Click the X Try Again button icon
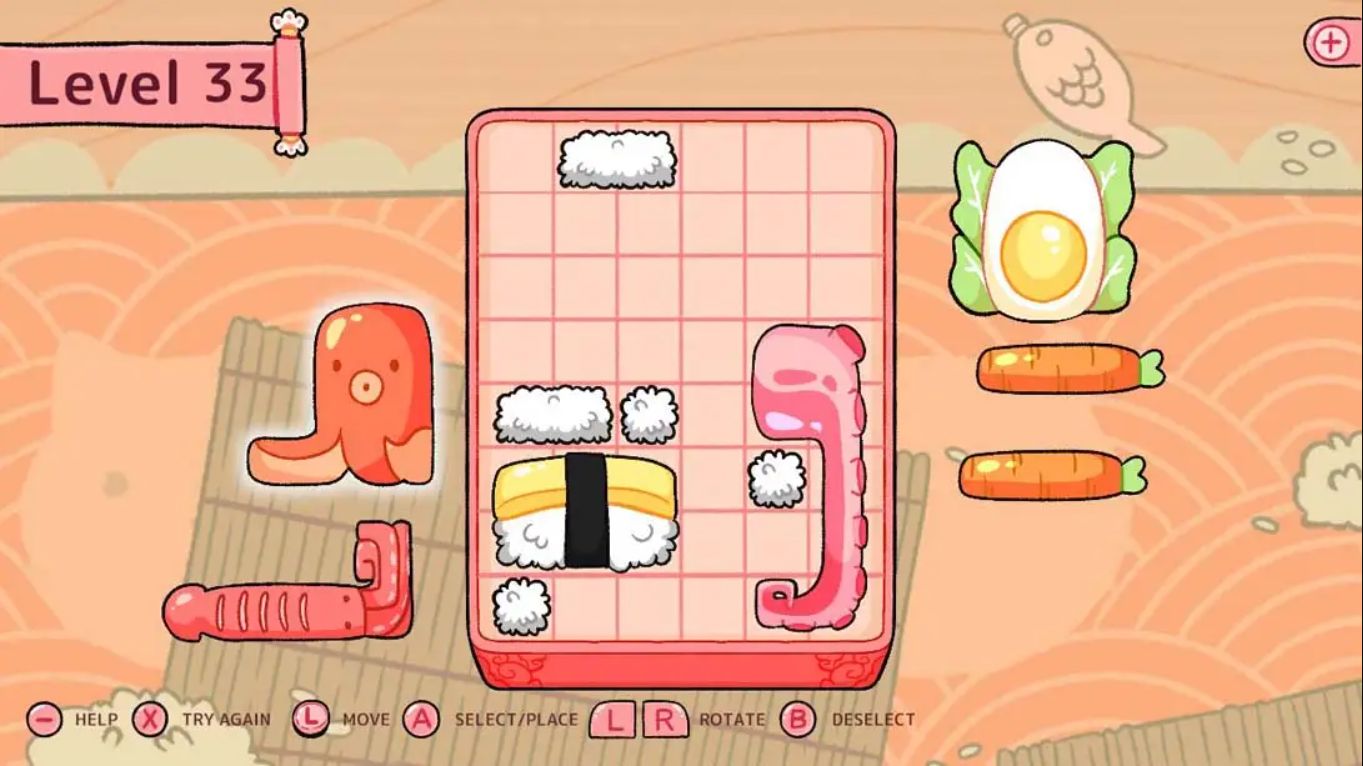Screen dimensions: 1363x766 point(152,717)
